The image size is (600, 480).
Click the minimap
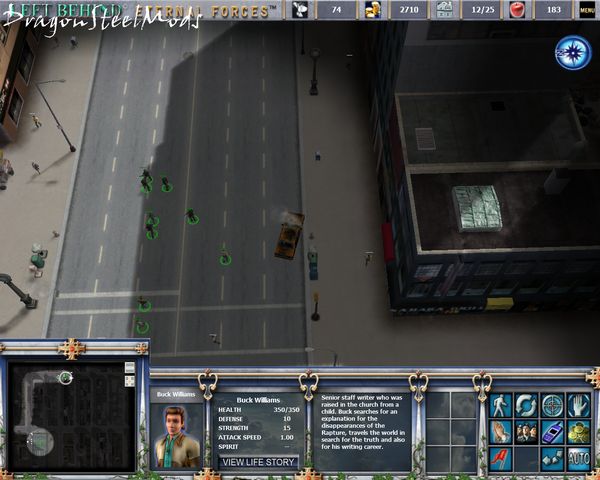65,408
